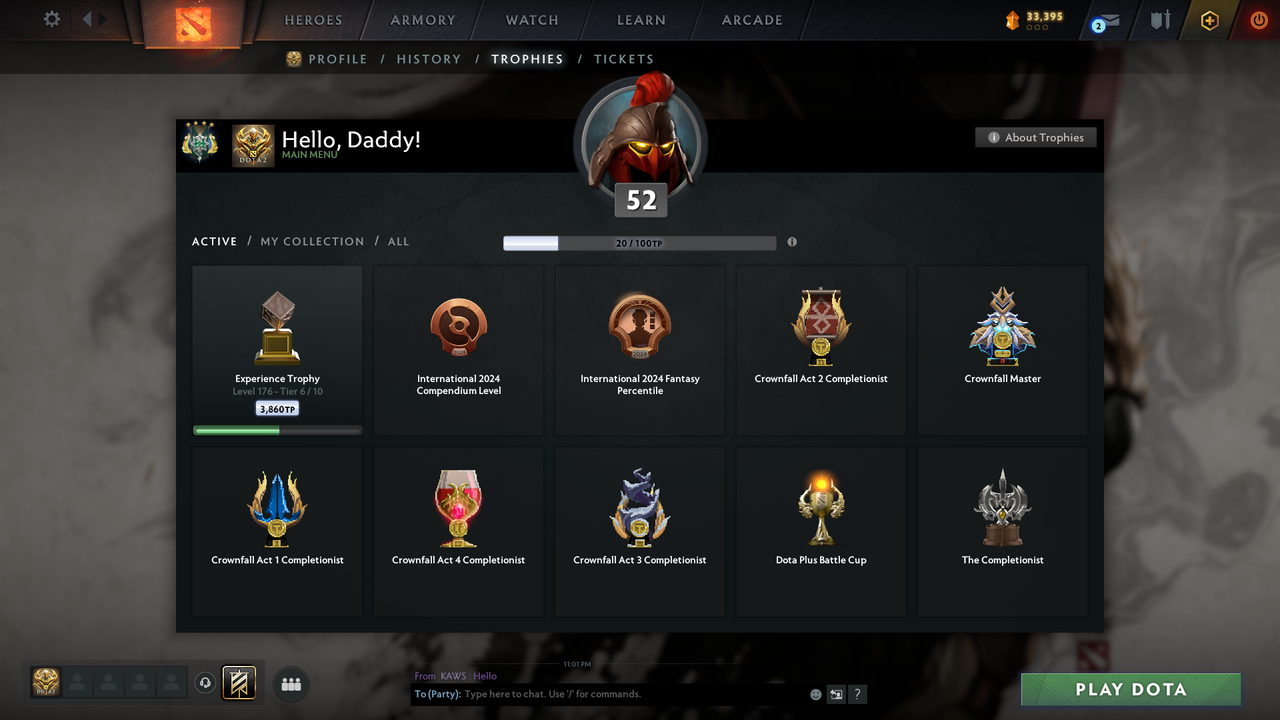Select the Experience Trophy card
This screenshot has width=1280, height=720.
tap(277, 349)
